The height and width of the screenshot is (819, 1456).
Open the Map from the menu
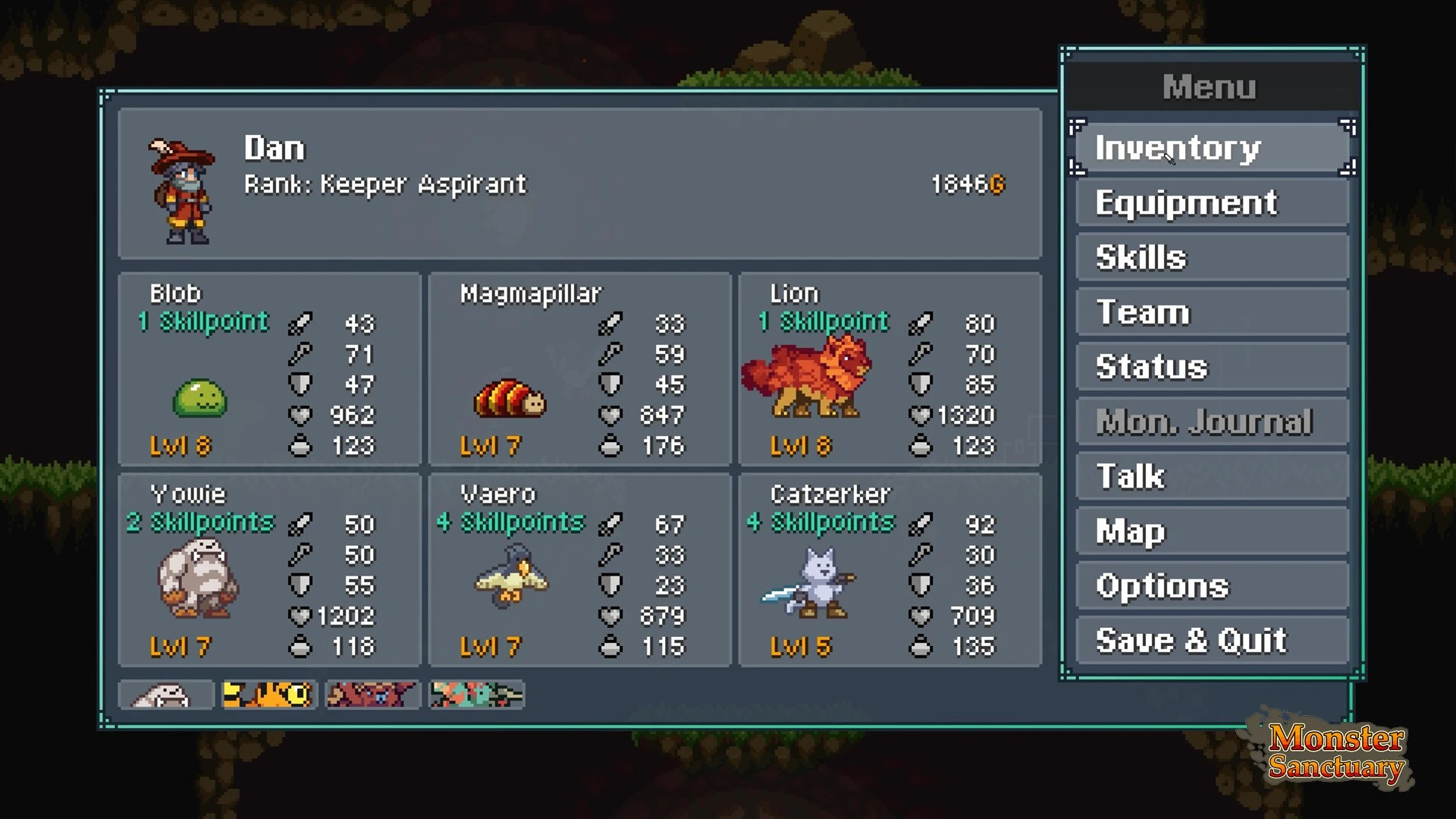(1212, 531)
